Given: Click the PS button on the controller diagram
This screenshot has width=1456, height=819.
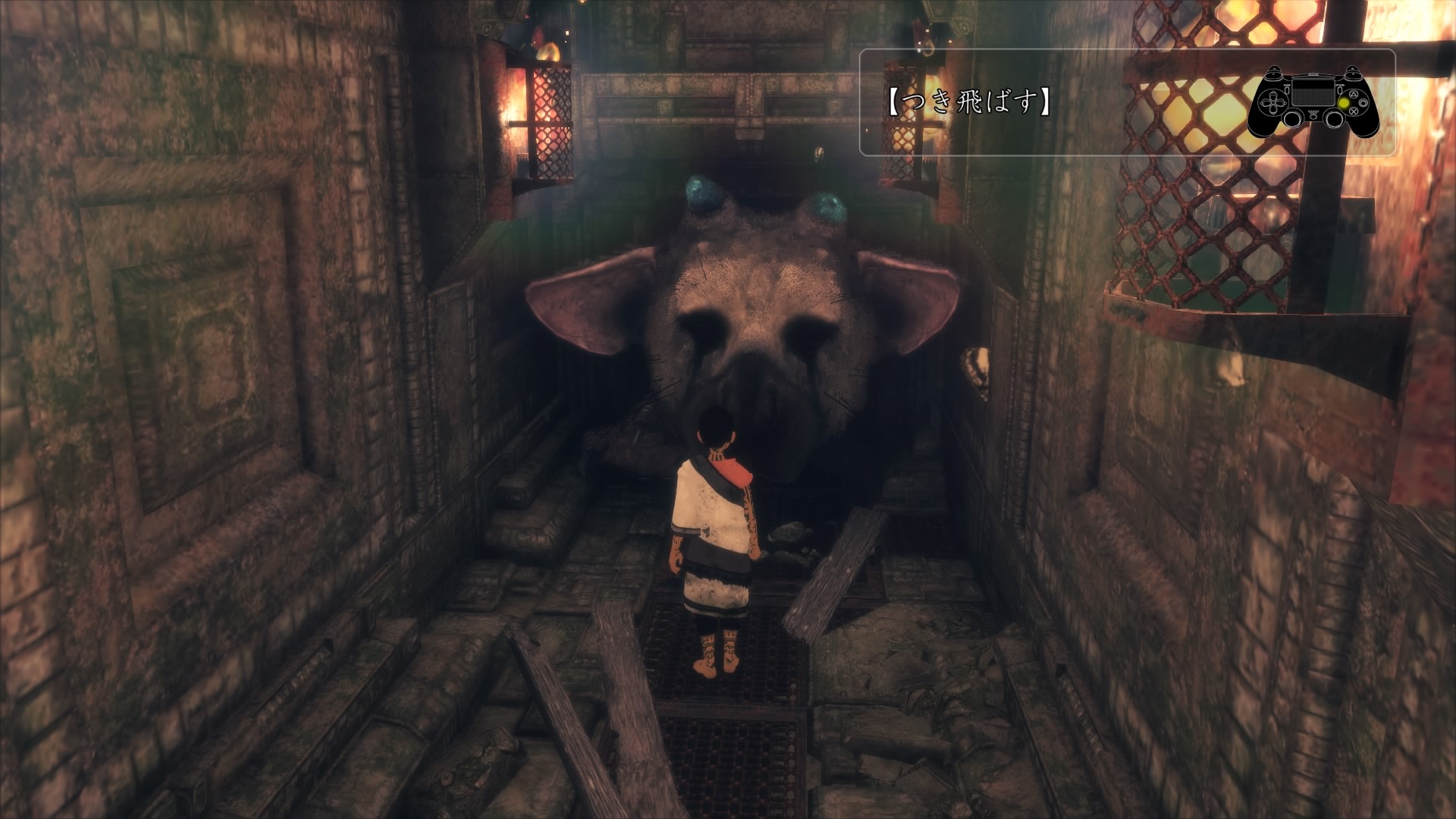Looking at the screenshot, I should tap(1313, 118).
